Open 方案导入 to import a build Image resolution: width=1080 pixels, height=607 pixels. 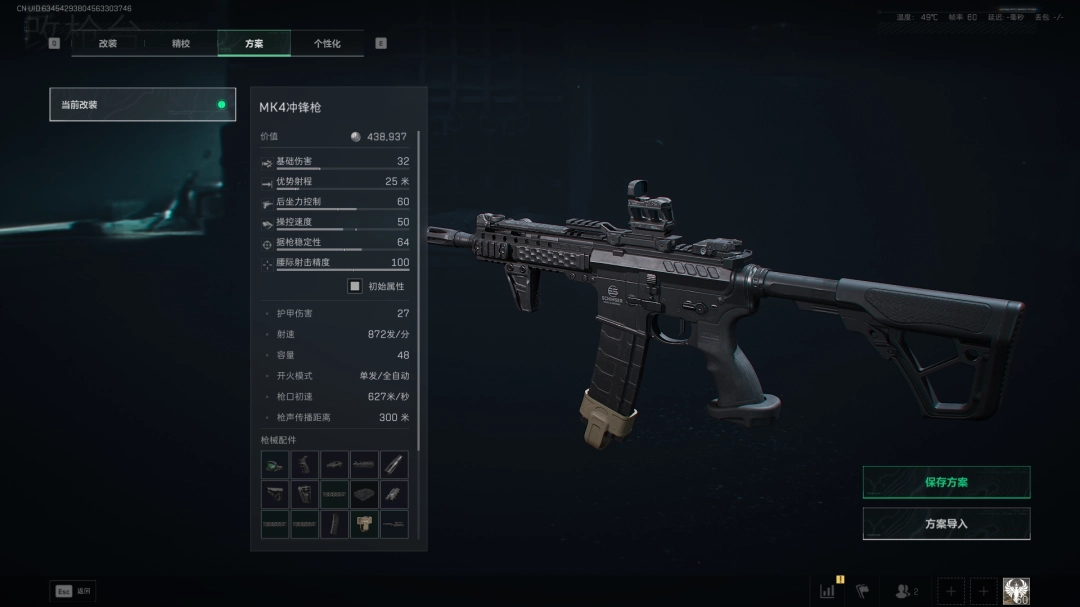946,523
